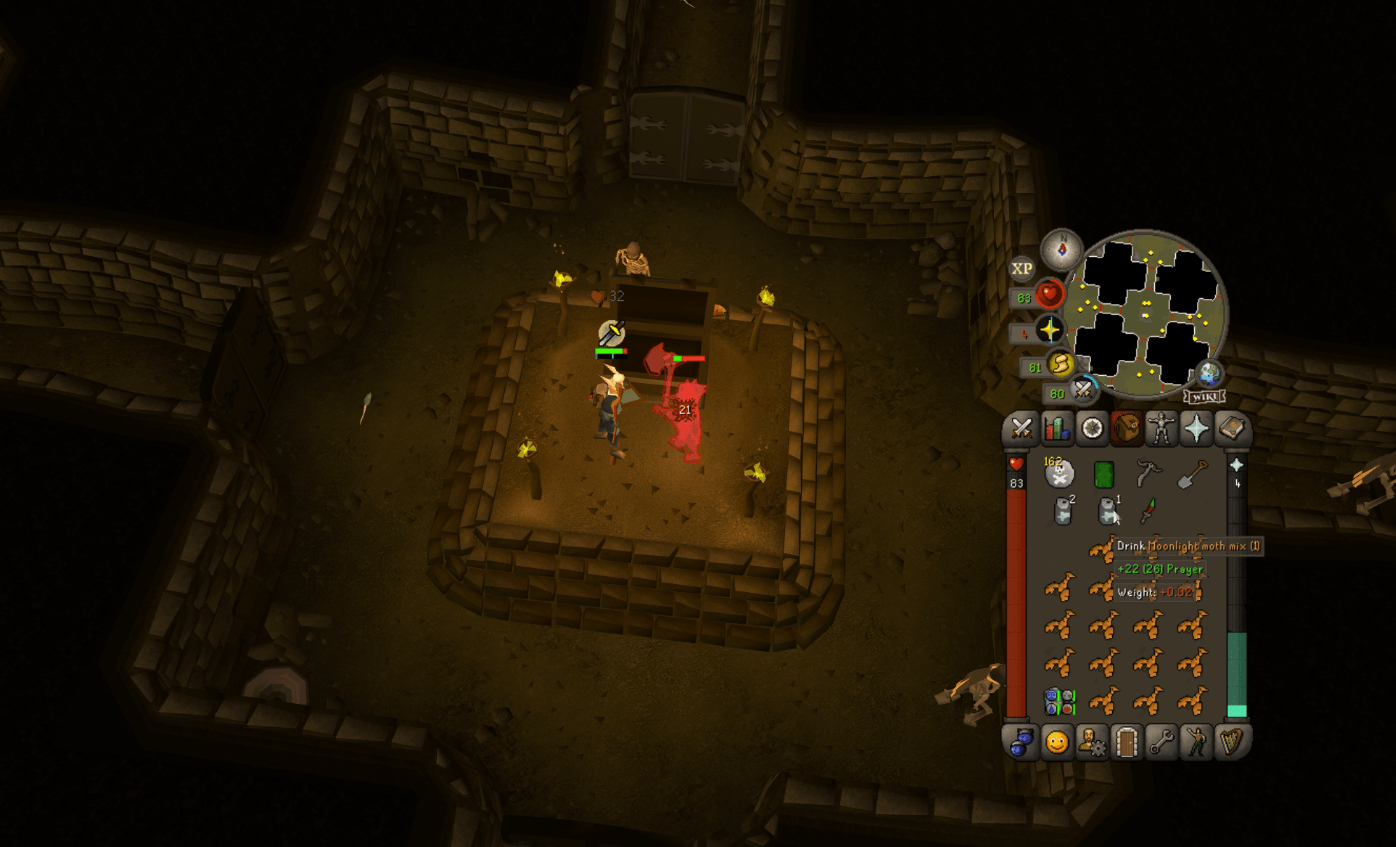Click the Wiki lookup banner
This screenshot has width=1396, height=847.
click(x=1204, y=395)
